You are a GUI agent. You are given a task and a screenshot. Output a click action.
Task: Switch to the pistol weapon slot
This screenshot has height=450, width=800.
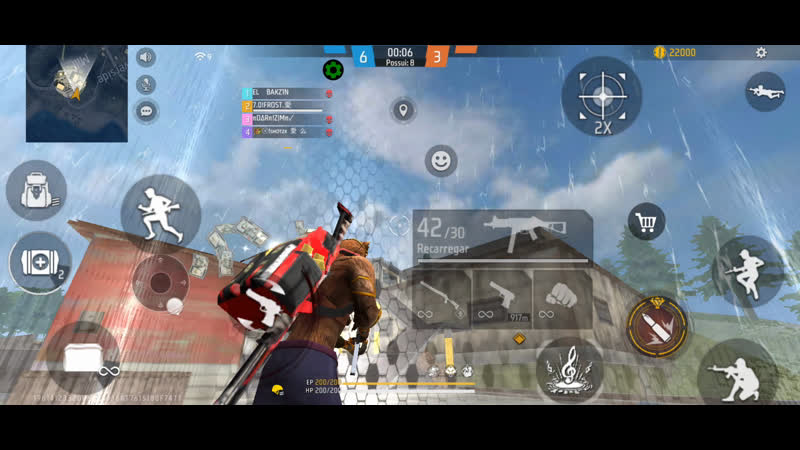pyautogui.click(x=502, y=297)
